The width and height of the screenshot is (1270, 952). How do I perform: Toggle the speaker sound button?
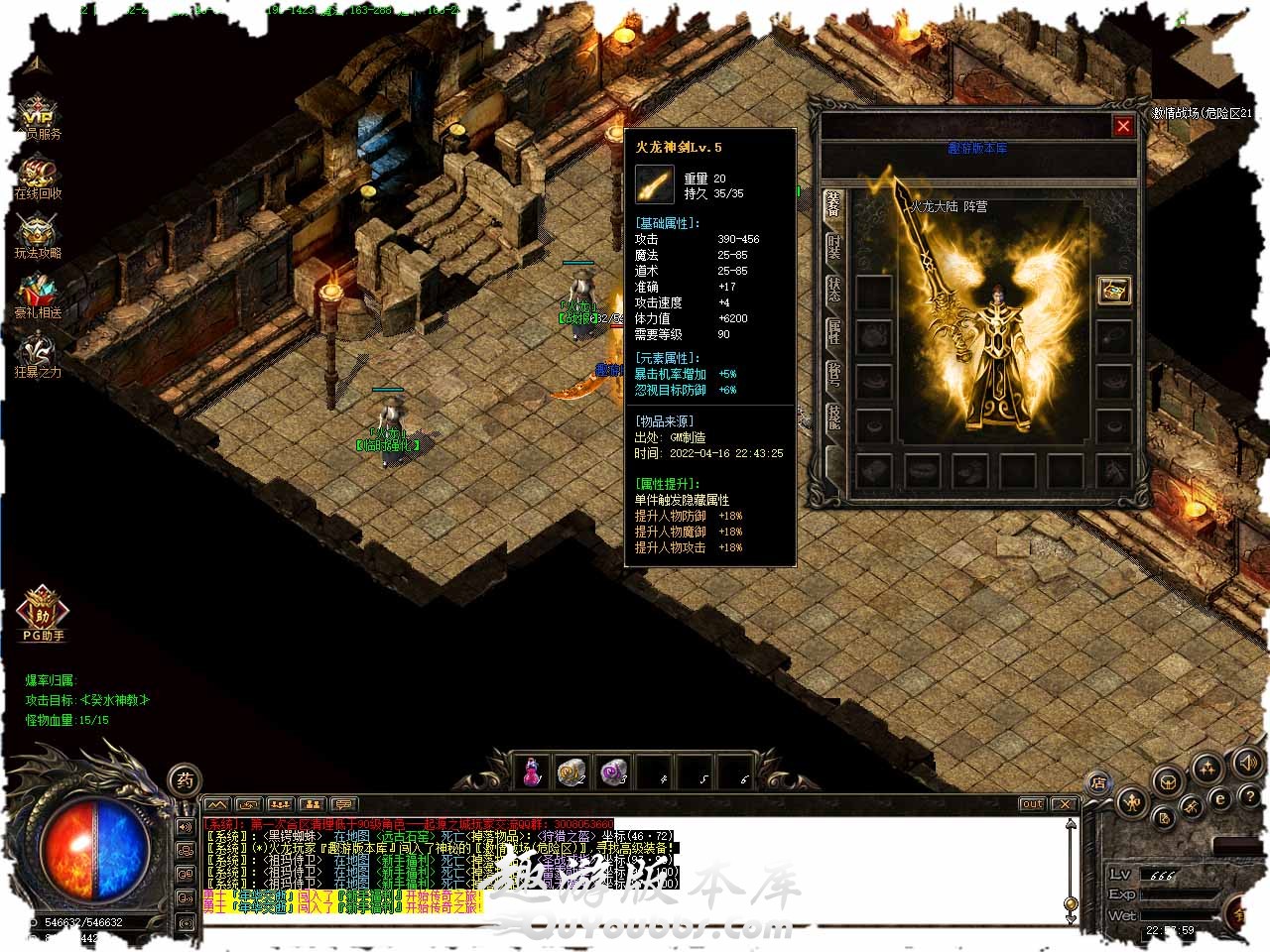click(x=1246, y=763)
